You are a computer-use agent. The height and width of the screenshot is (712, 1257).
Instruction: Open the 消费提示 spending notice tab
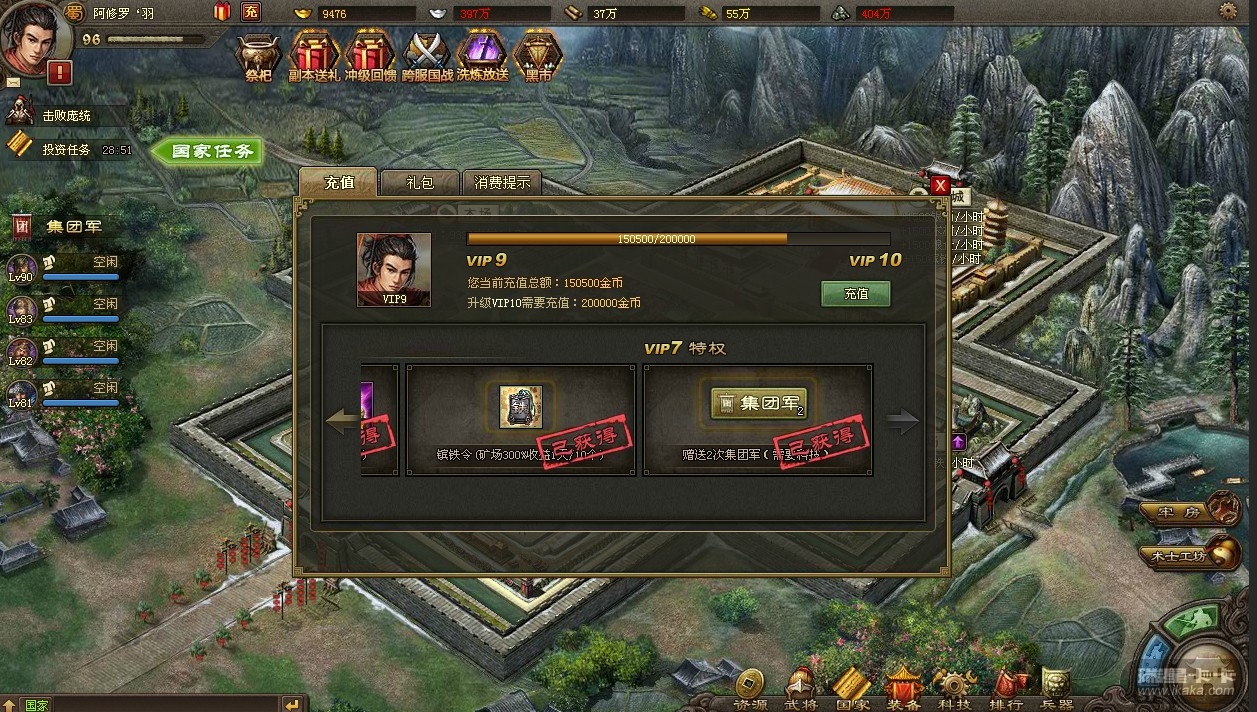(502, 182)
